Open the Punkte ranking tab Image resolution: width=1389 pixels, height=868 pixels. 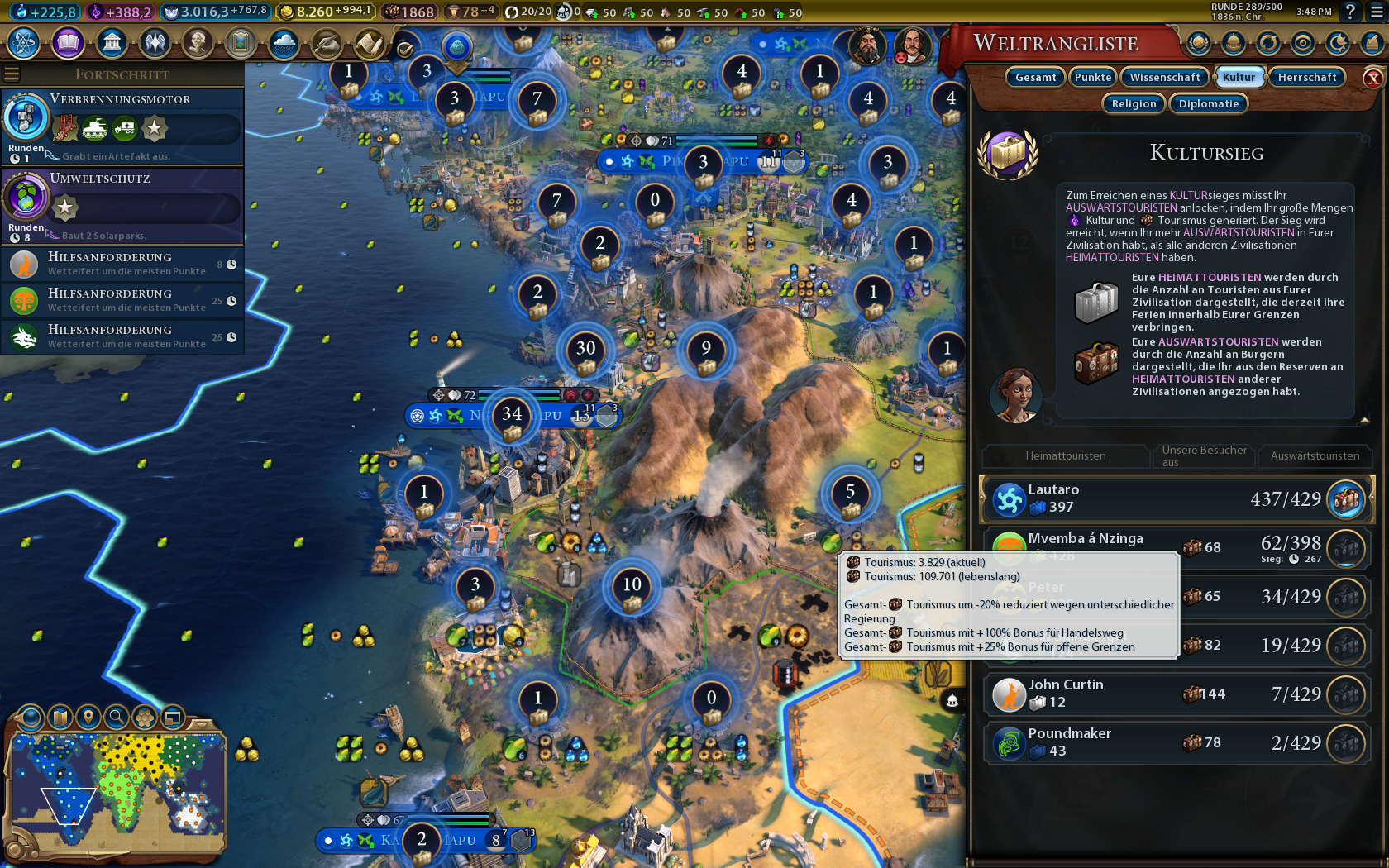(x=1093, y=77)
